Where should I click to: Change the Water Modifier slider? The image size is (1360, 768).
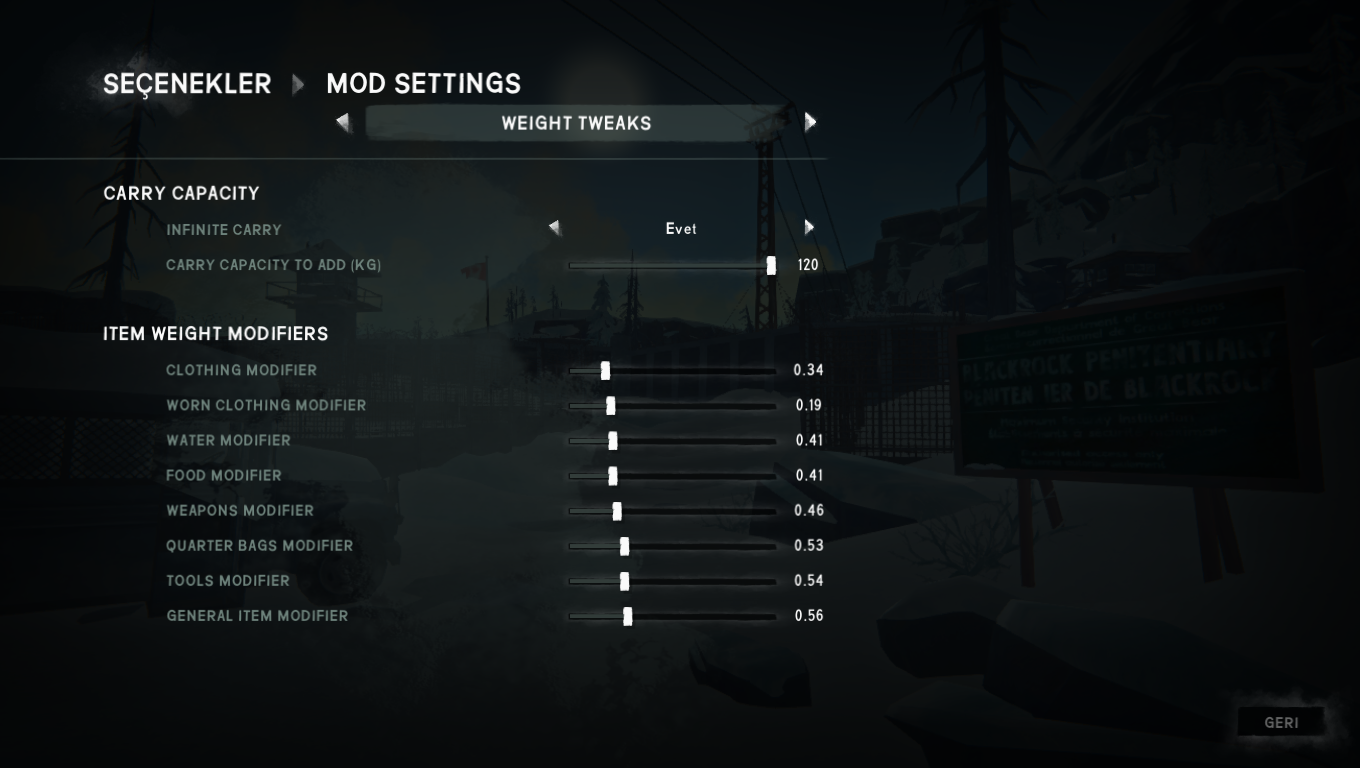click(x=613, y=441)
